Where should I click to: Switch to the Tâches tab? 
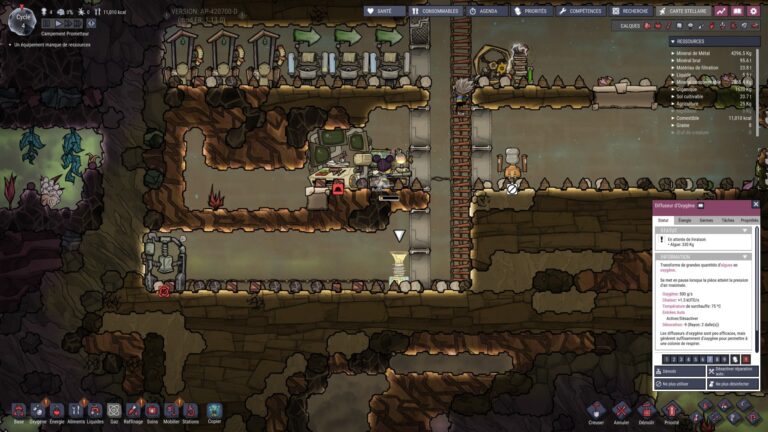click(727, 220)
